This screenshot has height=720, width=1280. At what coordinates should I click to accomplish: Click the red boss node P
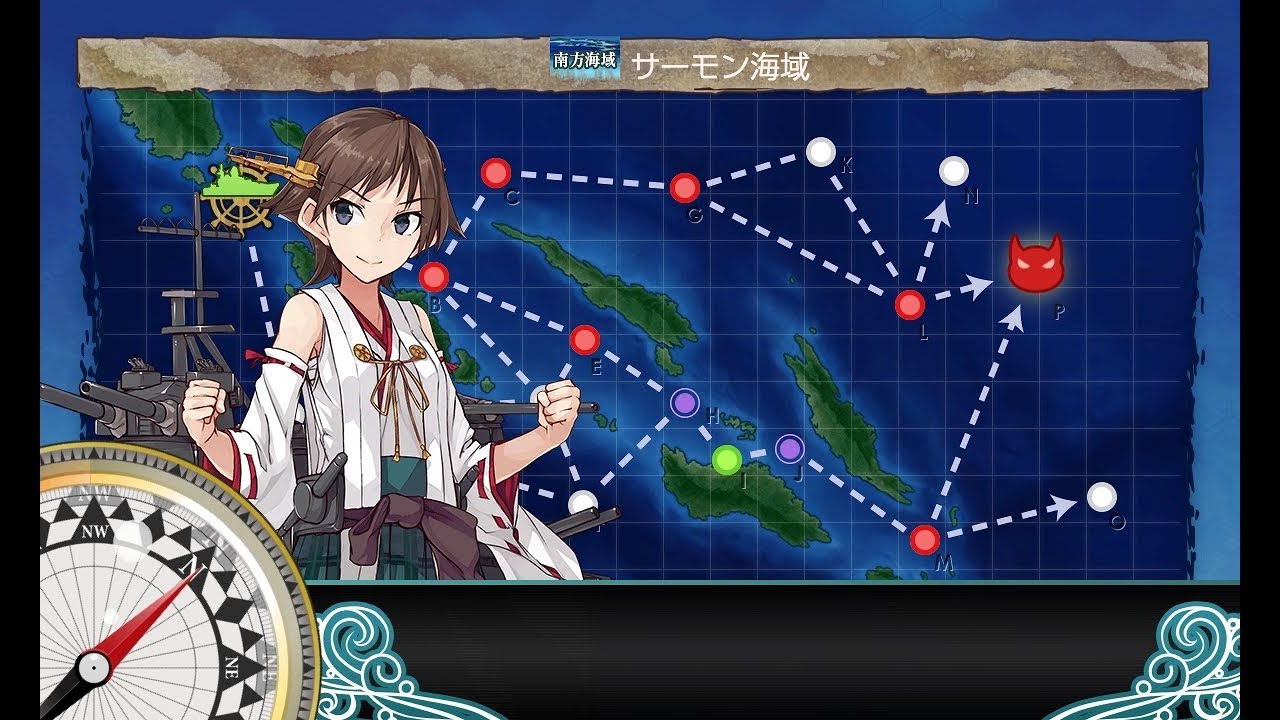[1035, 266]
